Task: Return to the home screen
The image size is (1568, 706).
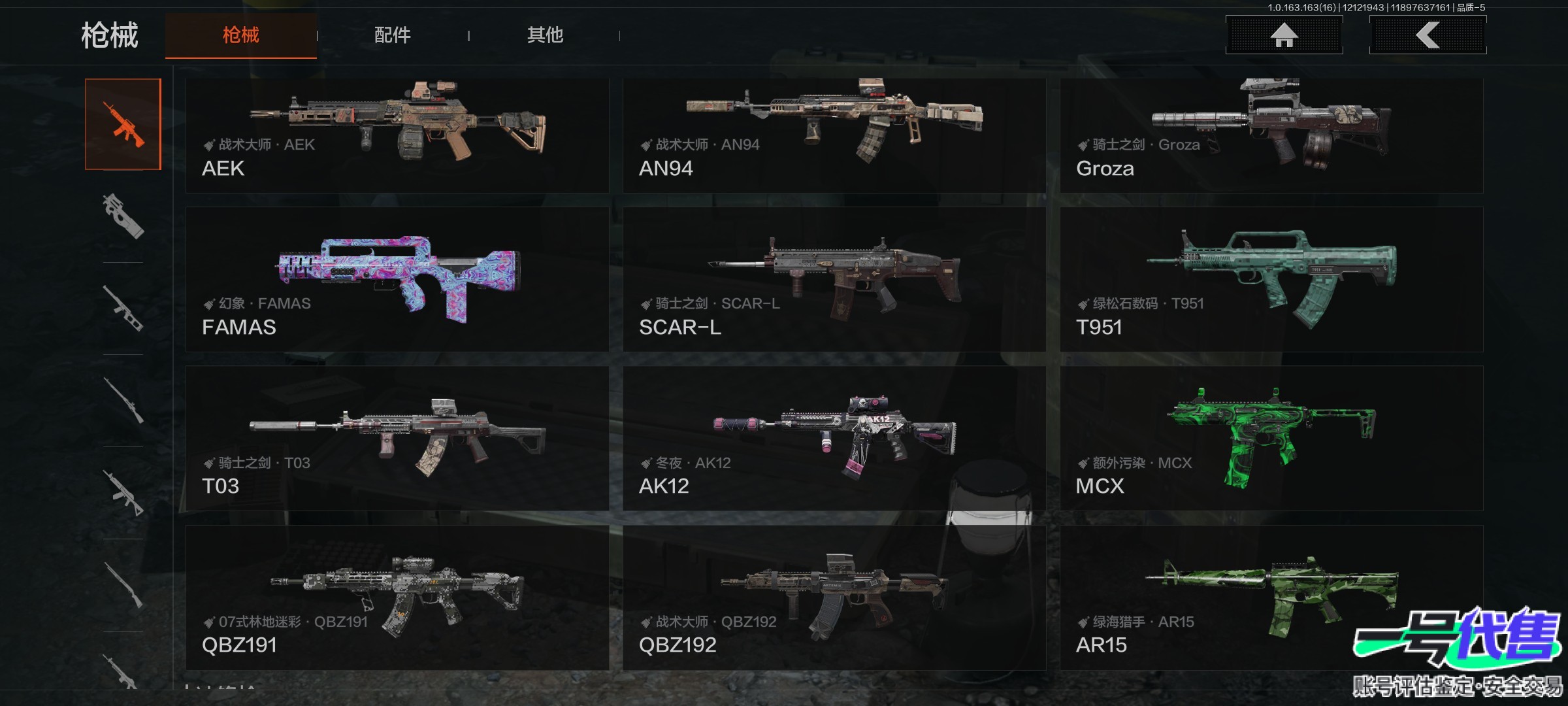Action: pos(1284,35)
